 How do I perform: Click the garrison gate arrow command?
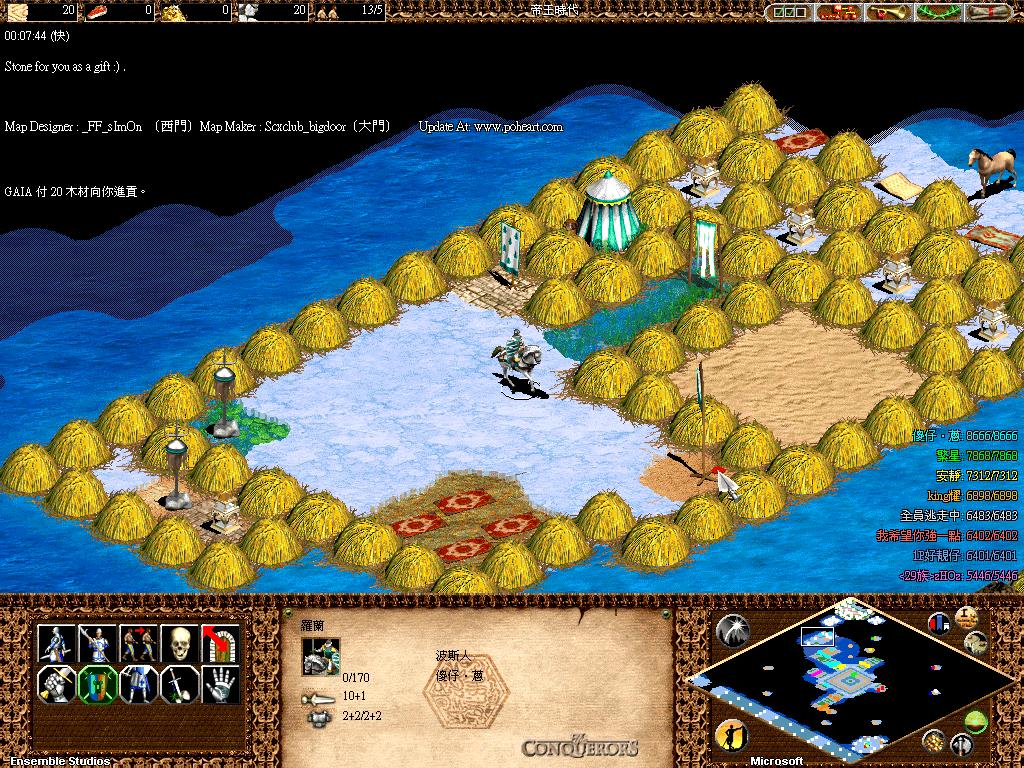pos(221,643)
